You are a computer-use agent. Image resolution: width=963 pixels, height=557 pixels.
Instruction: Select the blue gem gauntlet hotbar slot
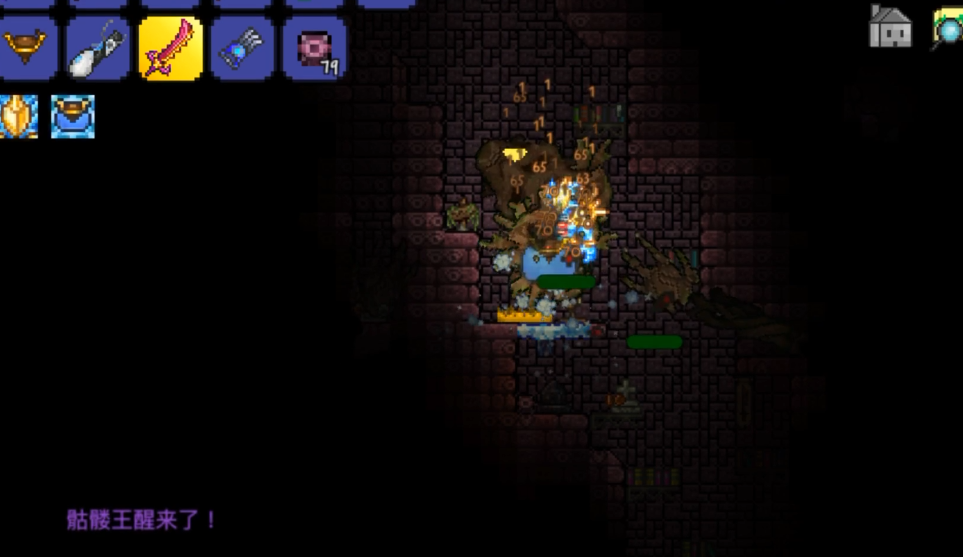(242, 49)
